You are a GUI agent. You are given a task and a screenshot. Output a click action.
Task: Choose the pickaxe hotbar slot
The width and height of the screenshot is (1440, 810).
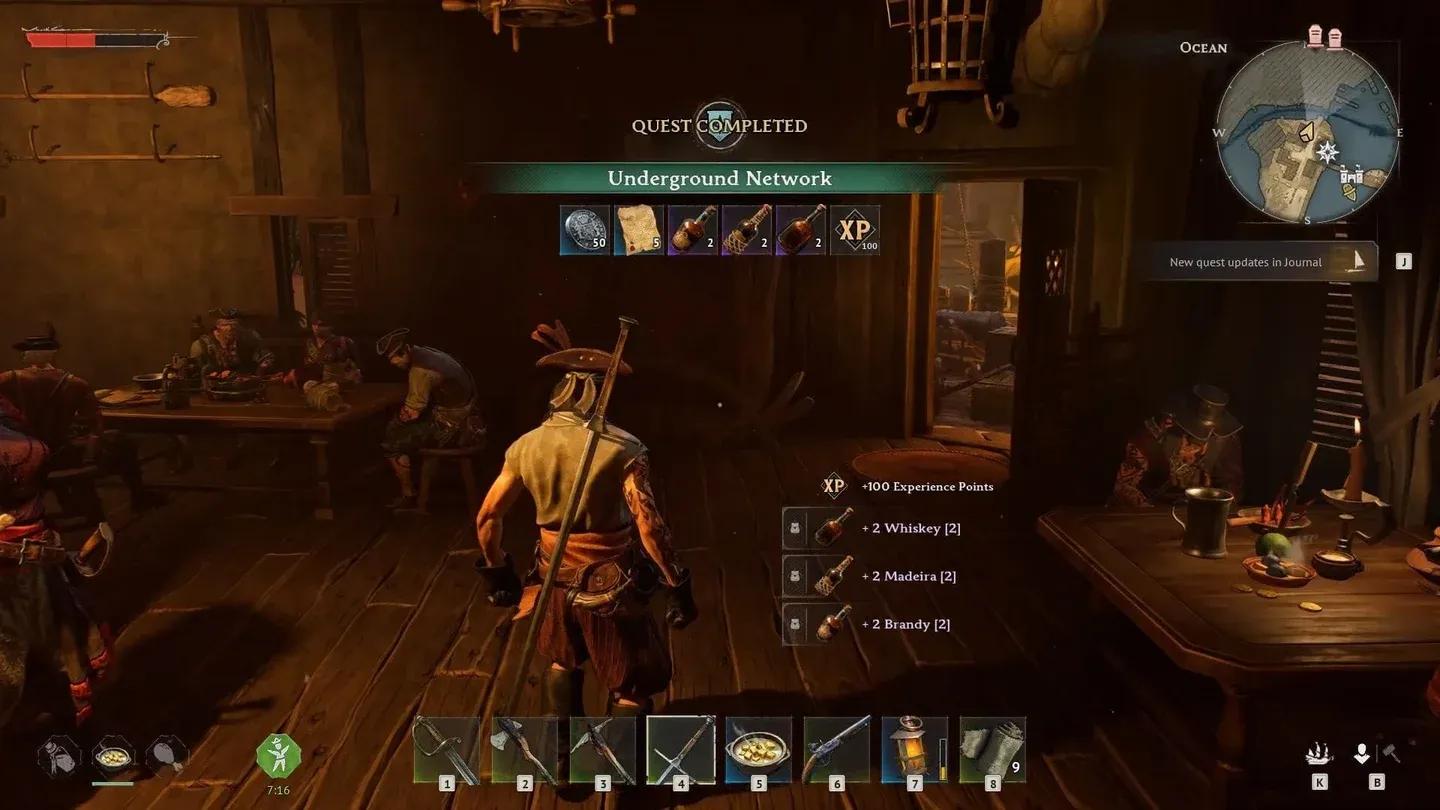[x=602, y=750]
